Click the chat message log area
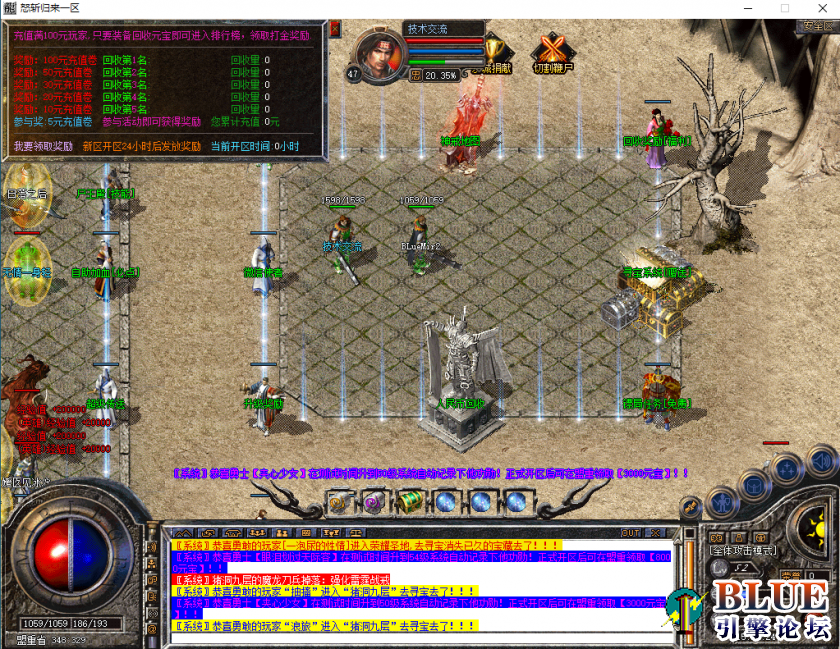This screenshot has width=840, height=649. coord(420,586)
